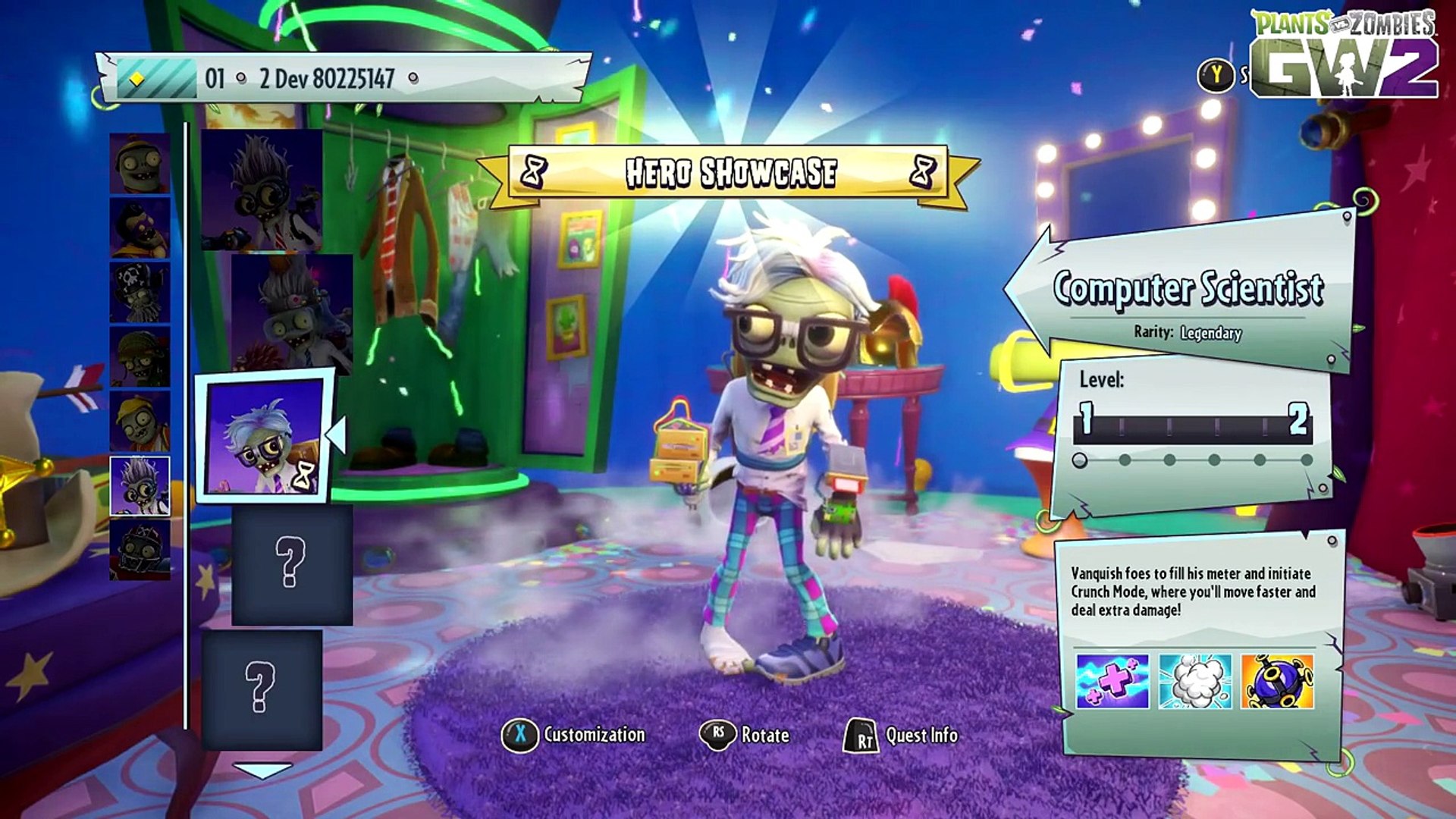Pick the headband-wearing Scientist variant portrait
Image resolution: width=1456 pixels, height=819 pixels.
(292, 314)
